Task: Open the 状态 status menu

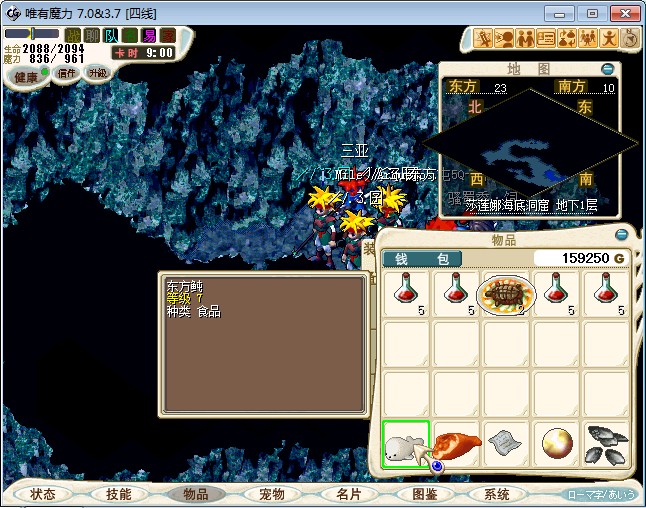Action: pos(43,494)
